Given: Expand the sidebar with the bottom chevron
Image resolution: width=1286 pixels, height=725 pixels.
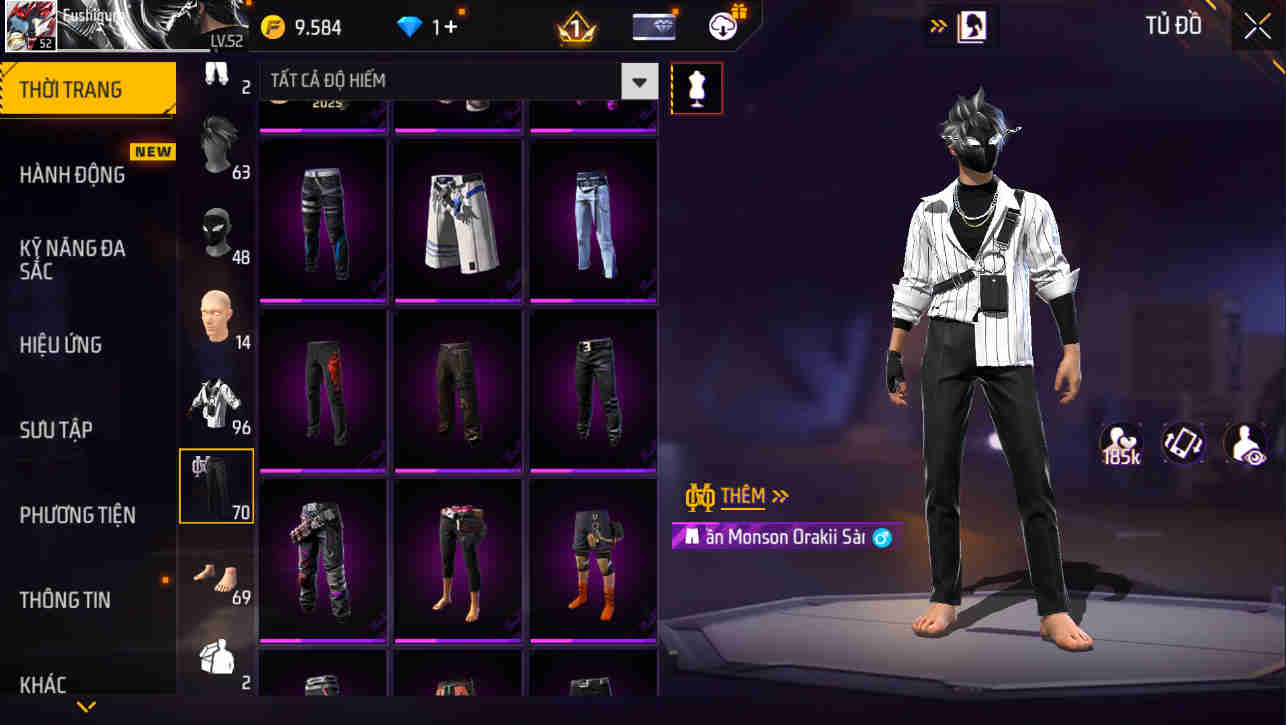Looking at the screenshot, I should [x=85, y=706].
